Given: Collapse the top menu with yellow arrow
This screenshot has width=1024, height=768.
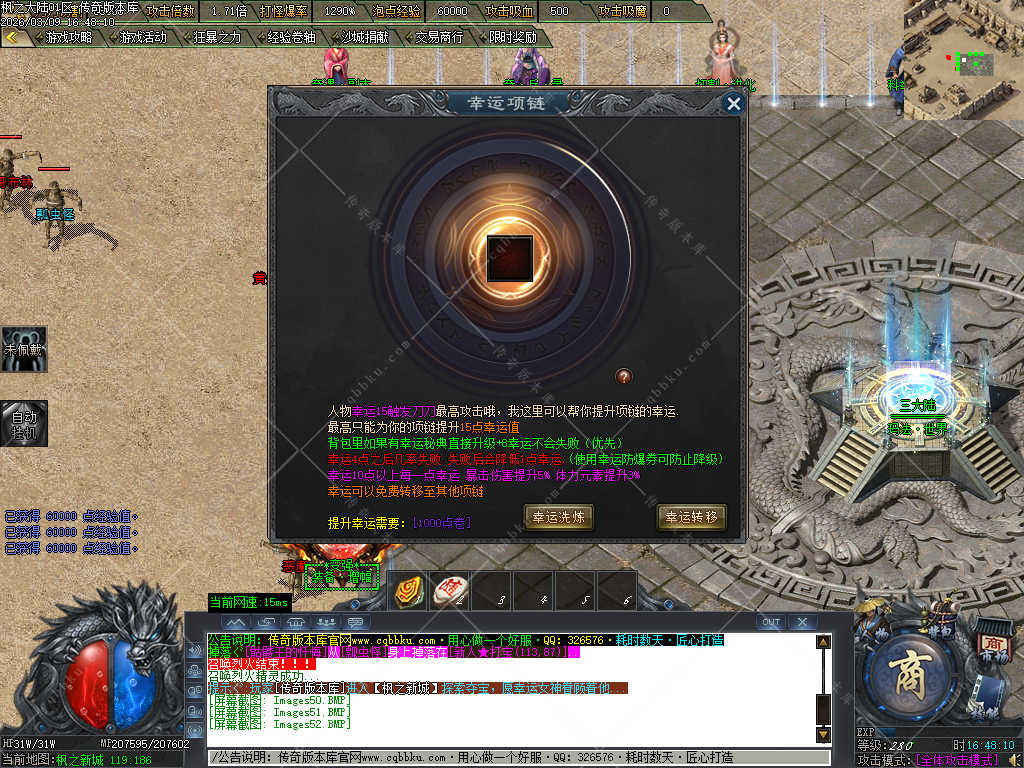Looking at the screenshot, I should (13, 37).
